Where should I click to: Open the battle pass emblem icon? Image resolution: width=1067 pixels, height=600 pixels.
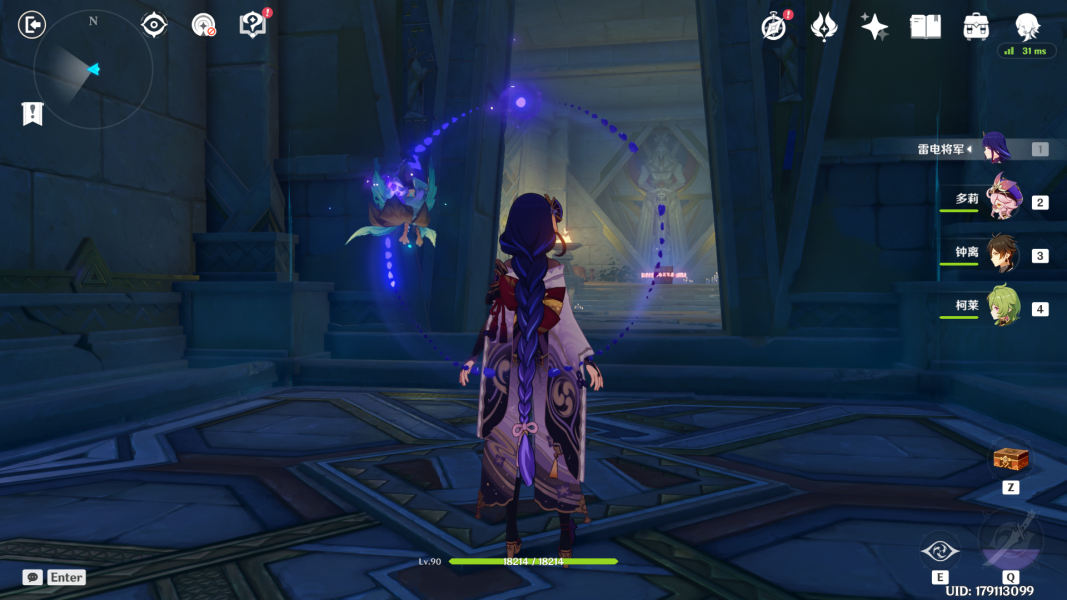tap(823, 27)
